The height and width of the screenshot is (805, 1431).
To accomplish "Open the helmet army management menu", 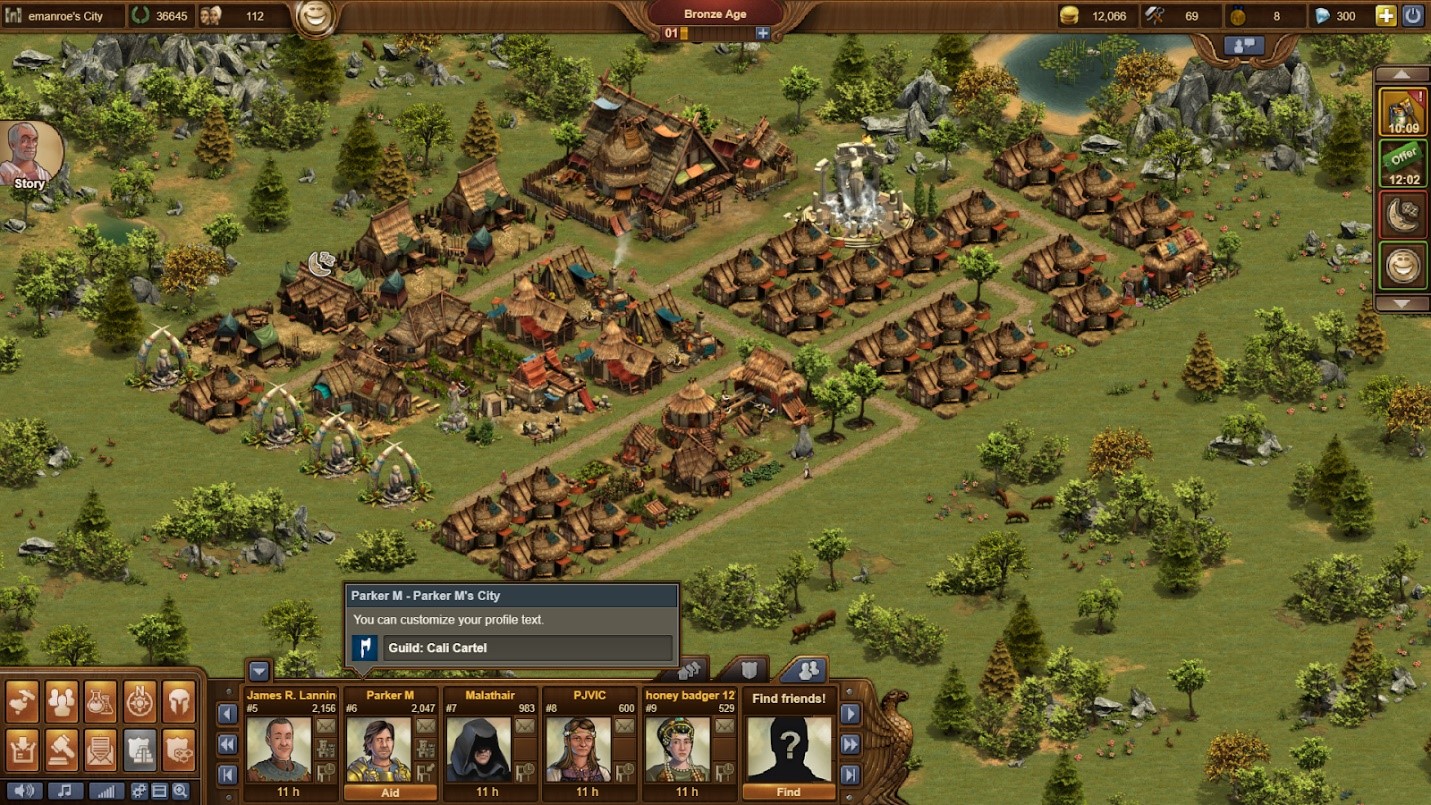I will click(179, 702).
